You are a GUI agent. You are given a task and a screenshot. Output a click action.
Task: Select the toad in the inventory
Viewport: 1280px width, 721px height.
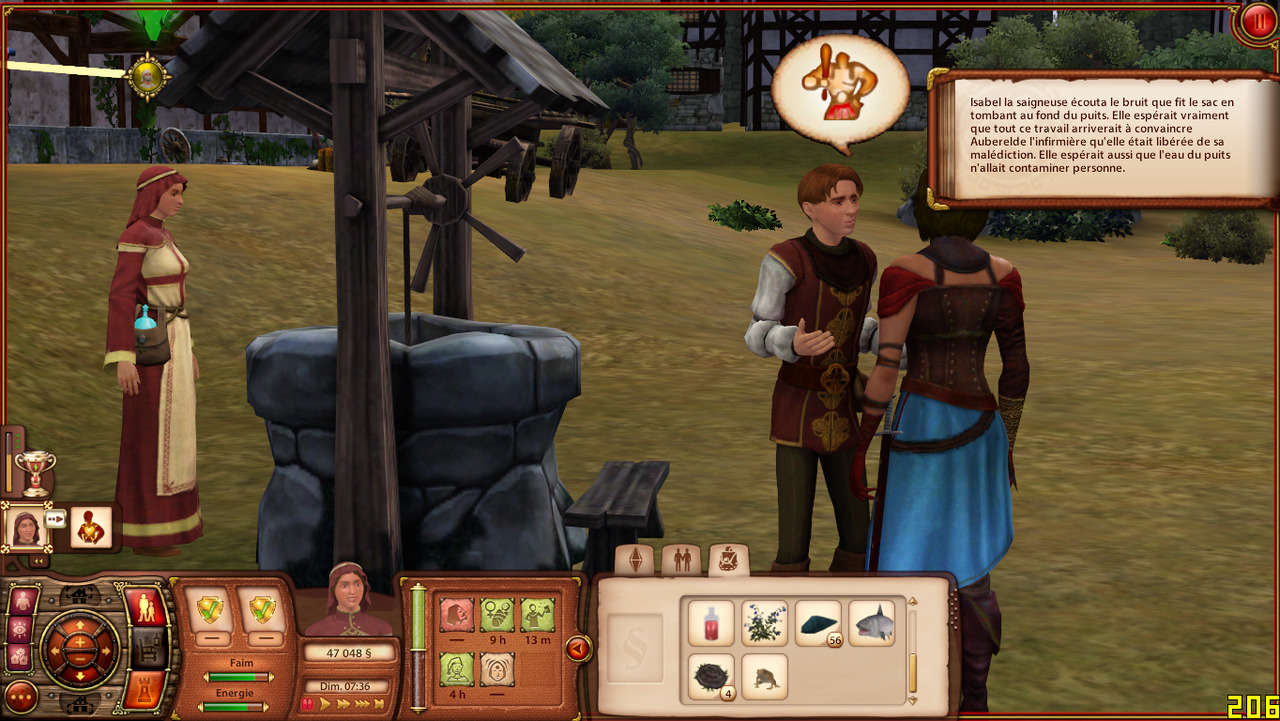(x=765, y=676)
